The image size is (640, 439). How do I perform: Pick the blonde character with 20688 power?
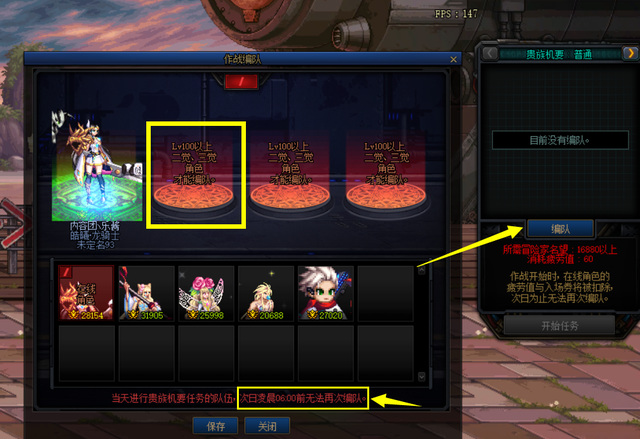[265, 293]
